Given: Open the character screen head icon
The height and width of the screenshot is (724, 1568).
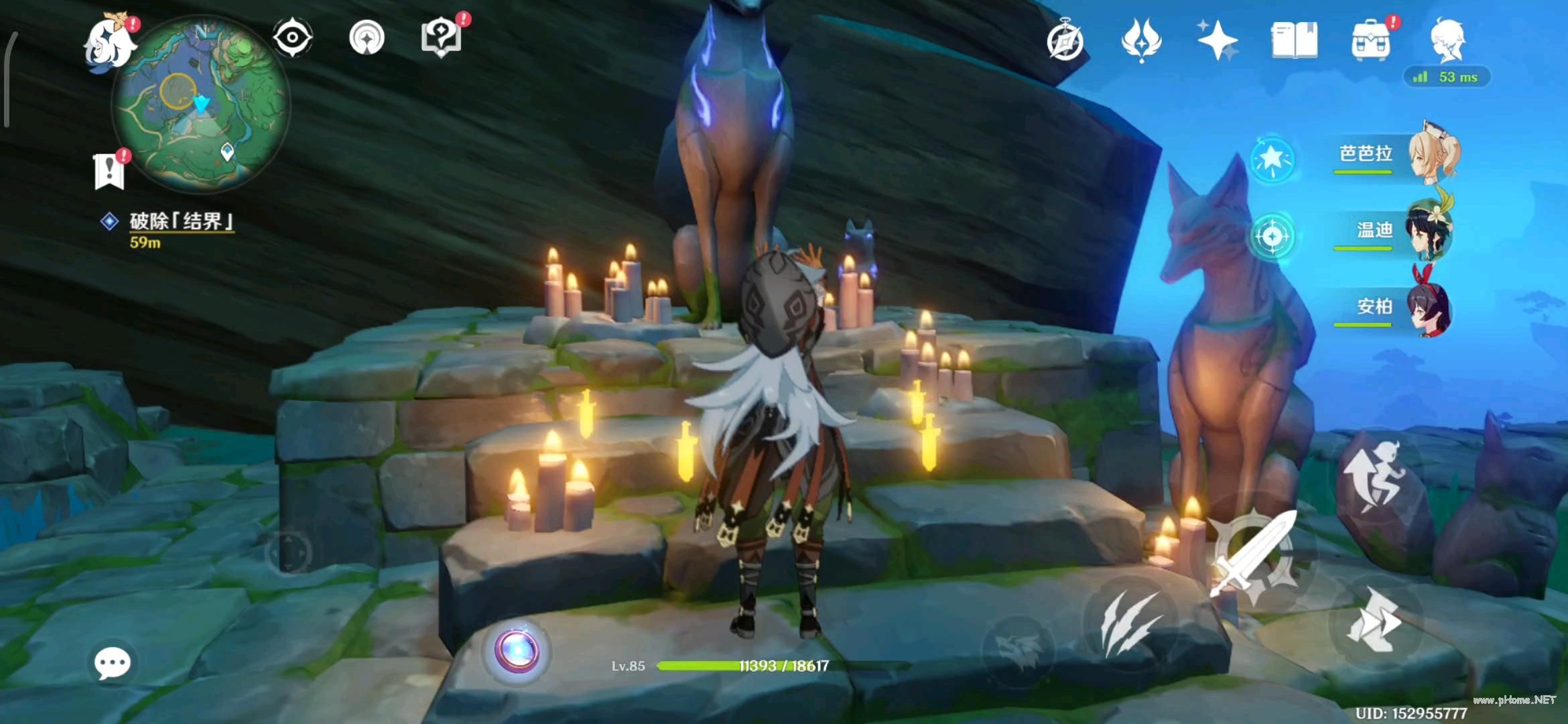Looking at the screenshot, I should click(x=1448, y=40).
